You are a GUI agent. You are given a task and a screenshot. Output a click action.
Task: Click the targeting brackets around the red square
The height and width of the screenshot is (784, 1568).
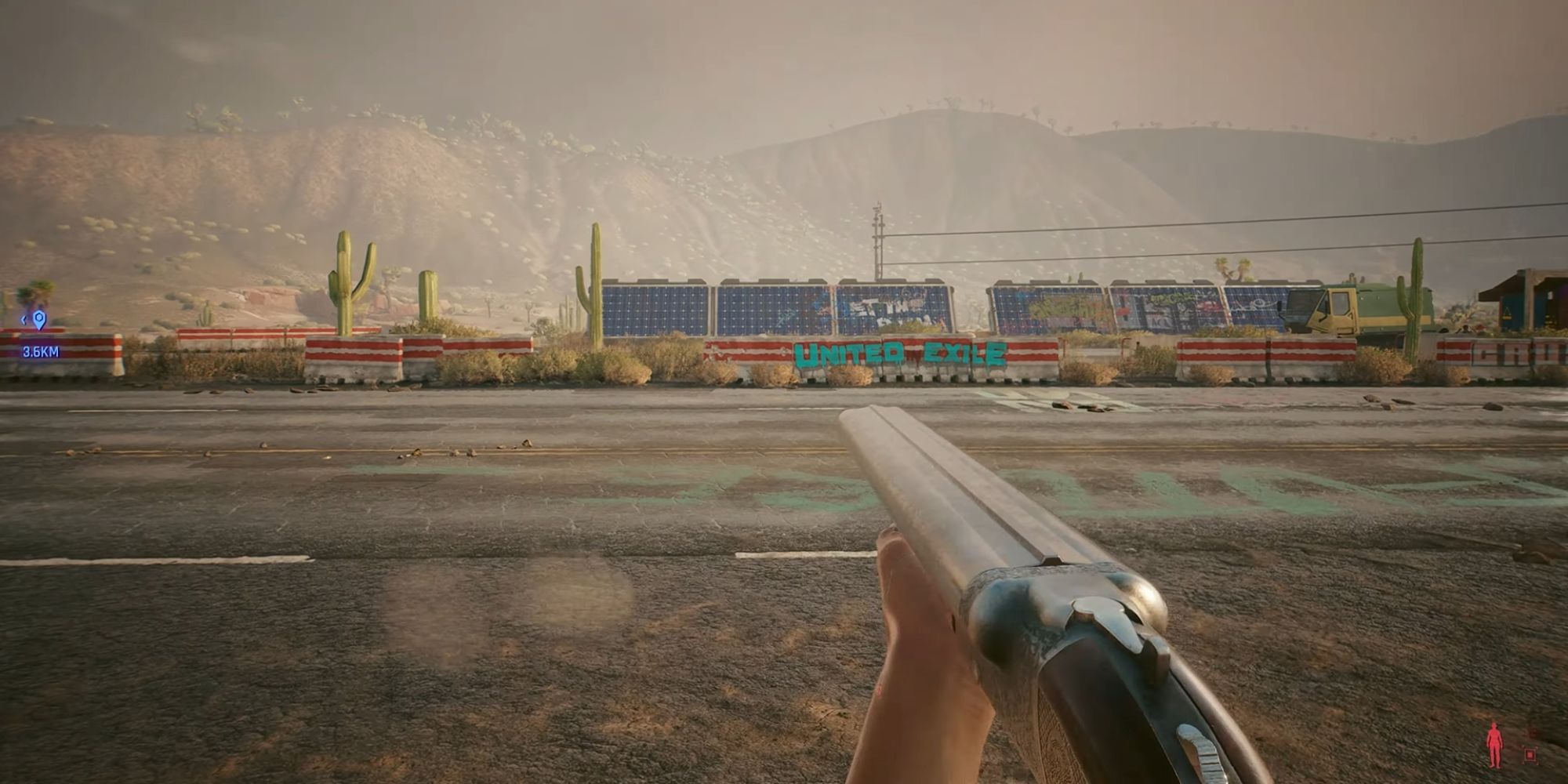pyautogui.click(x=1530, y=754)
